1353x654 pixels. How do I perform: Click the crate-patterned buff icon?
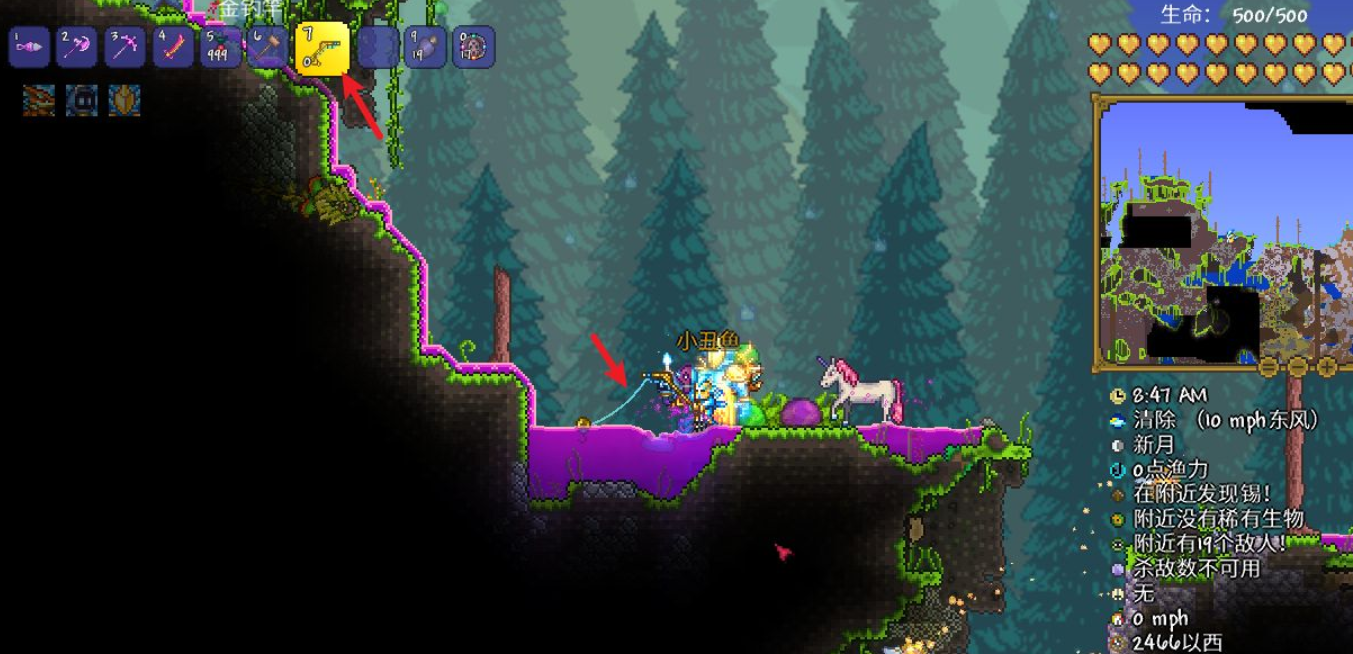(x=39, y=100)
